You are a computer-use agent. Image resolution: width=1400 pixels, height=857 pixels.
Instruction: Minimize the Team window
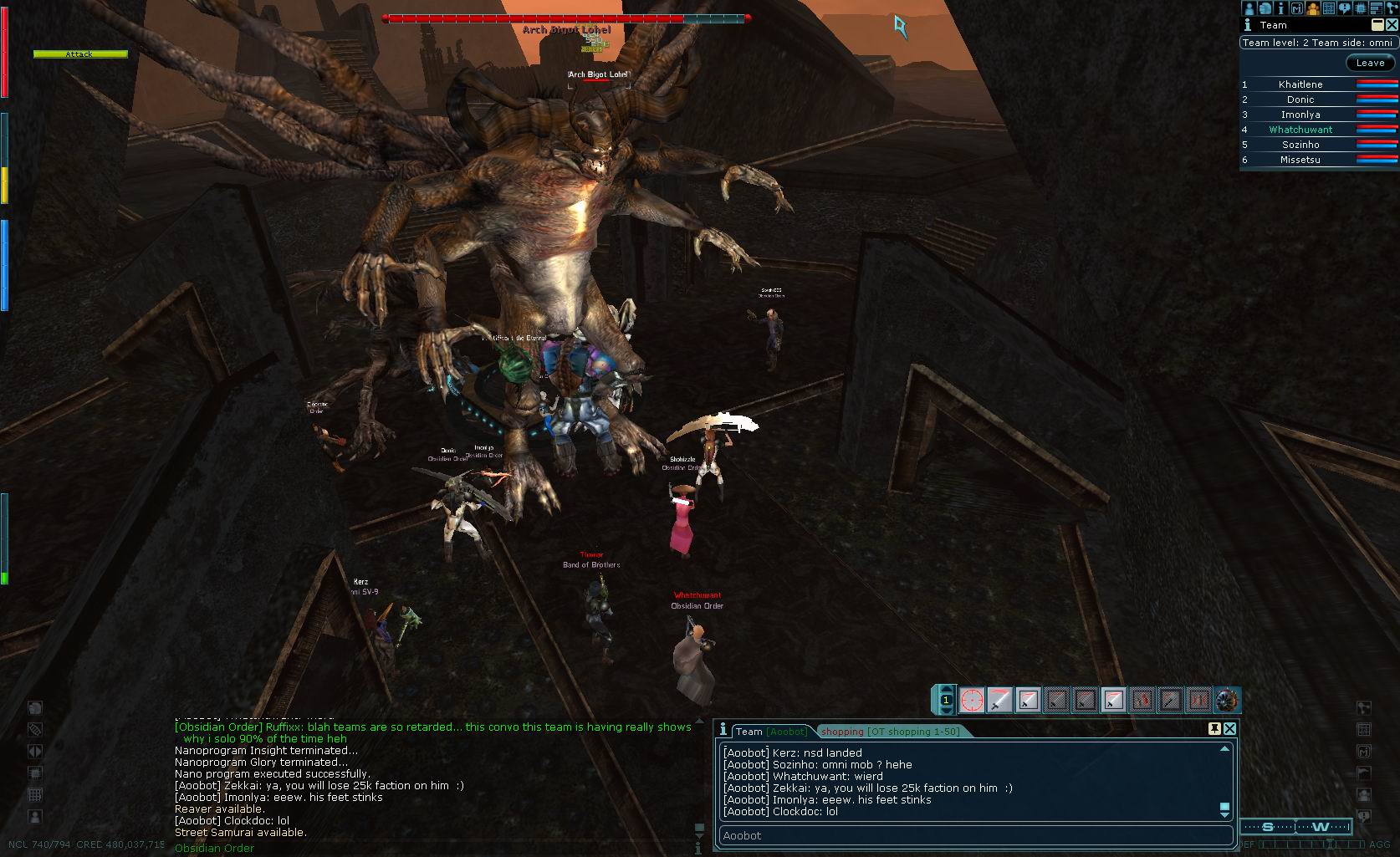tap(1377, 25)
